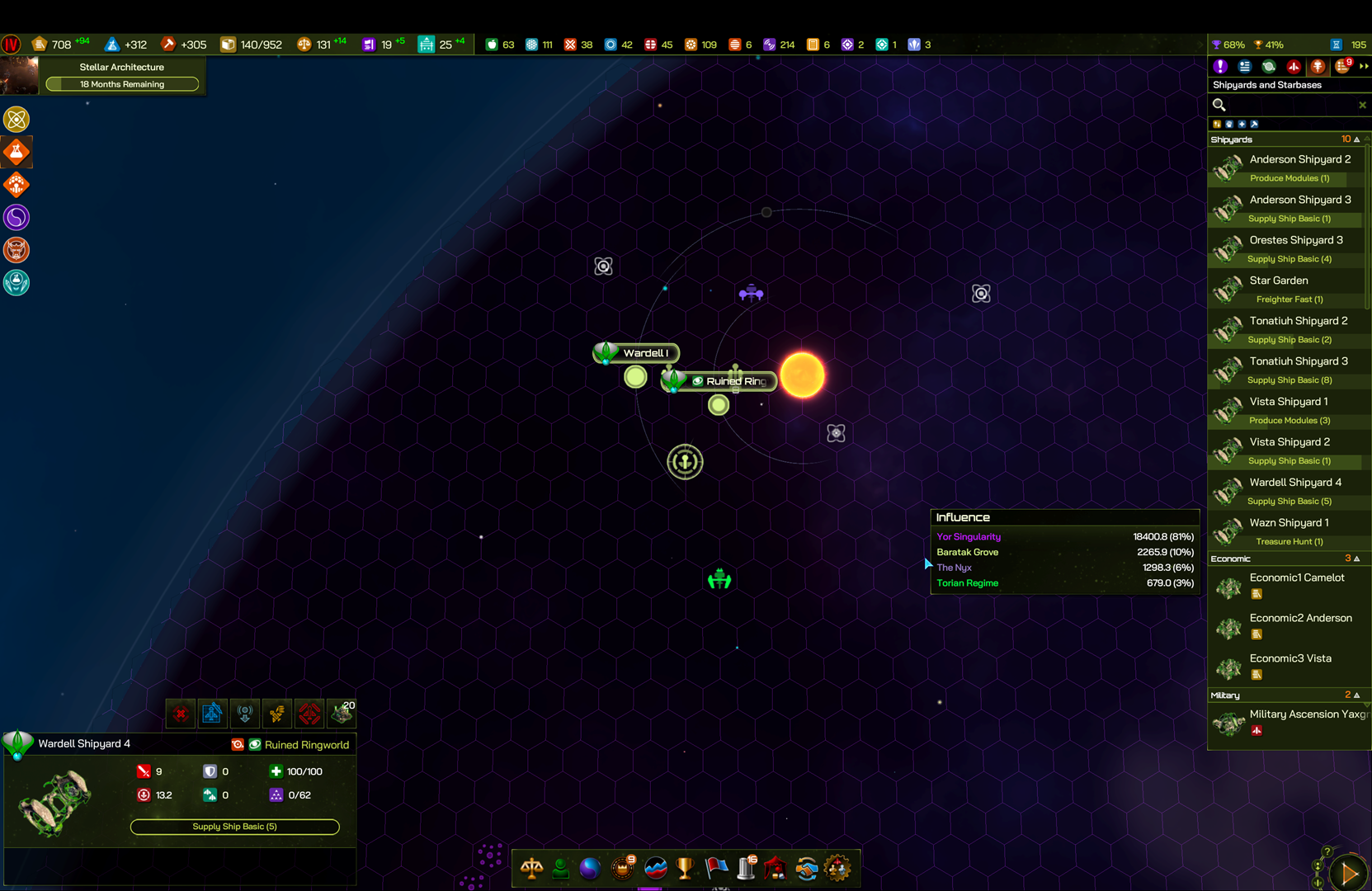Go to the Ruined Ringworld link
Screen dimensions: 1372x891
(x=306, y=745)
